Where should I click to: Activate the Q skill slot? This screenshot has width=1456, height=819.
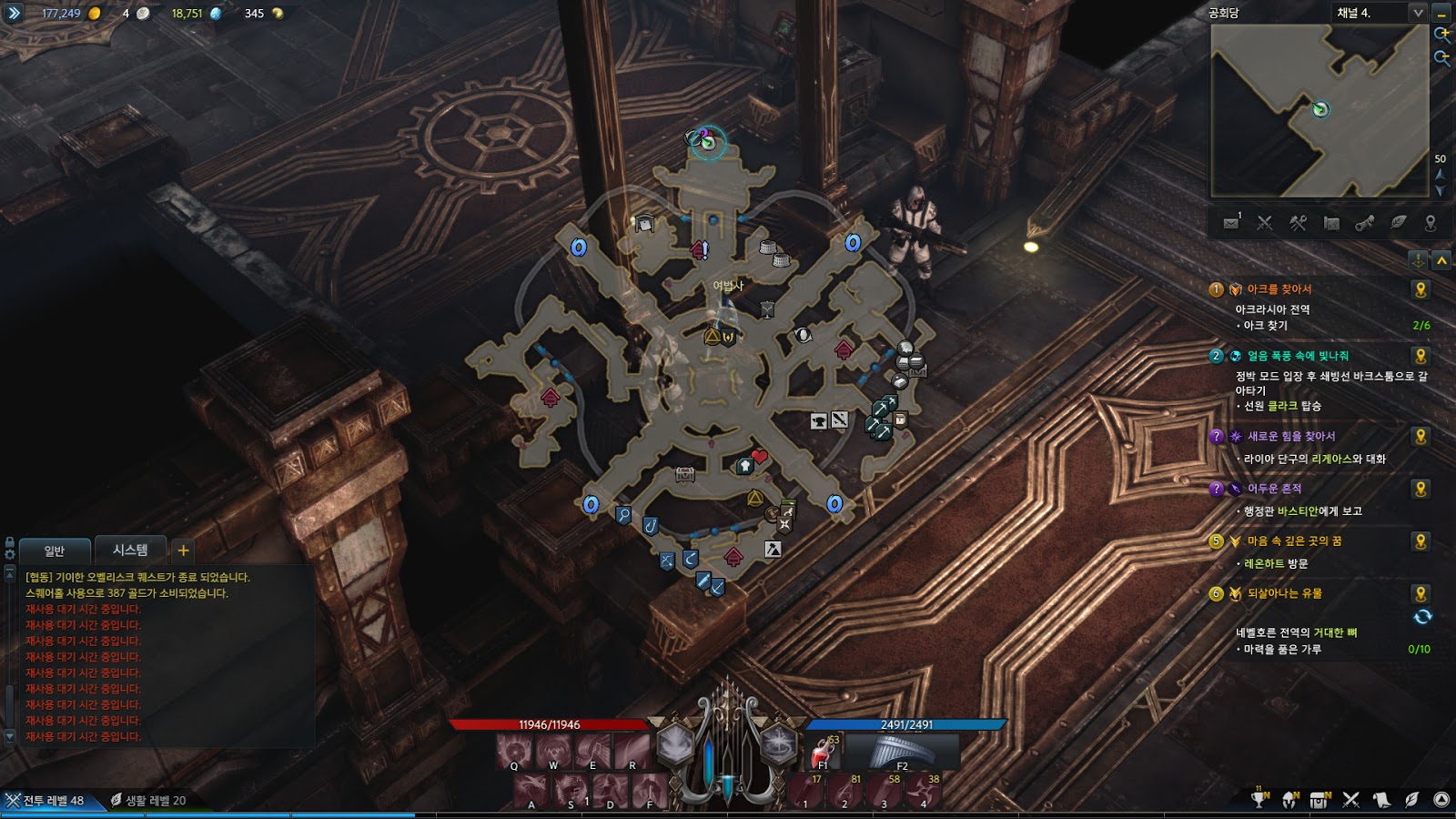tap(514, 752)
